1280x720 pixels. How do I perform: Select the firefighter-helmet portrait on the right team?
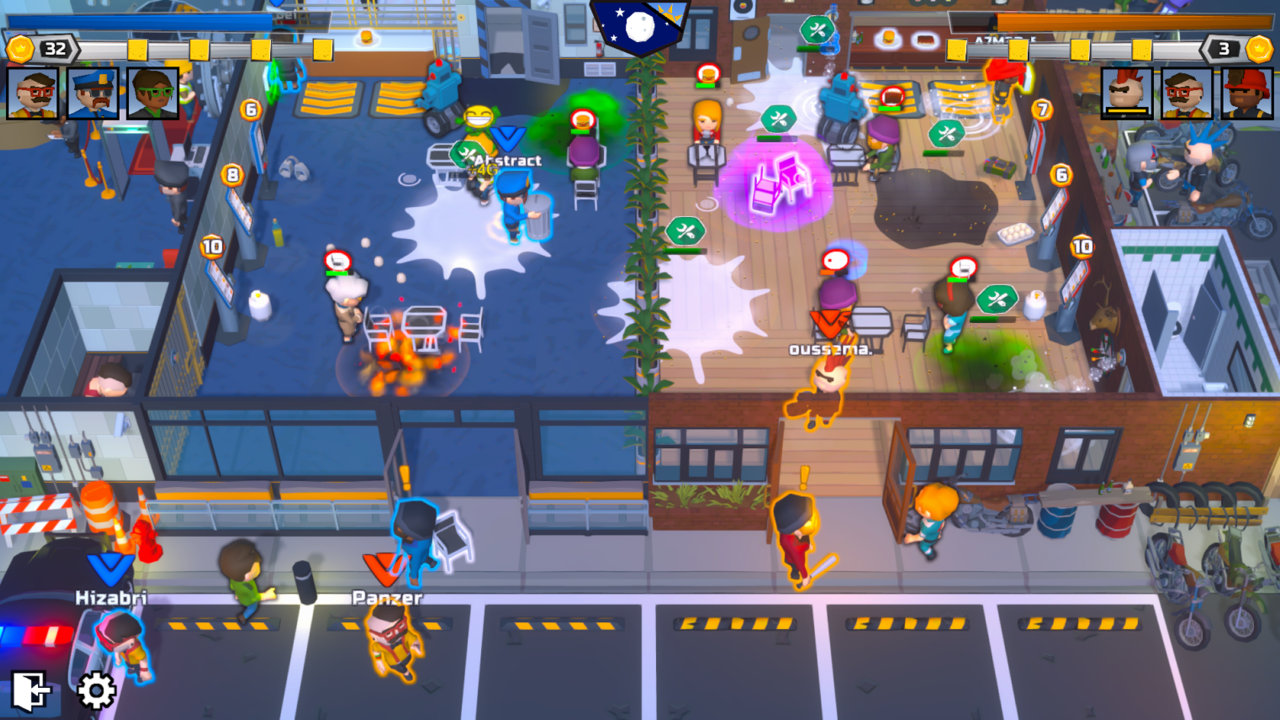click(x=1246, y=94)
